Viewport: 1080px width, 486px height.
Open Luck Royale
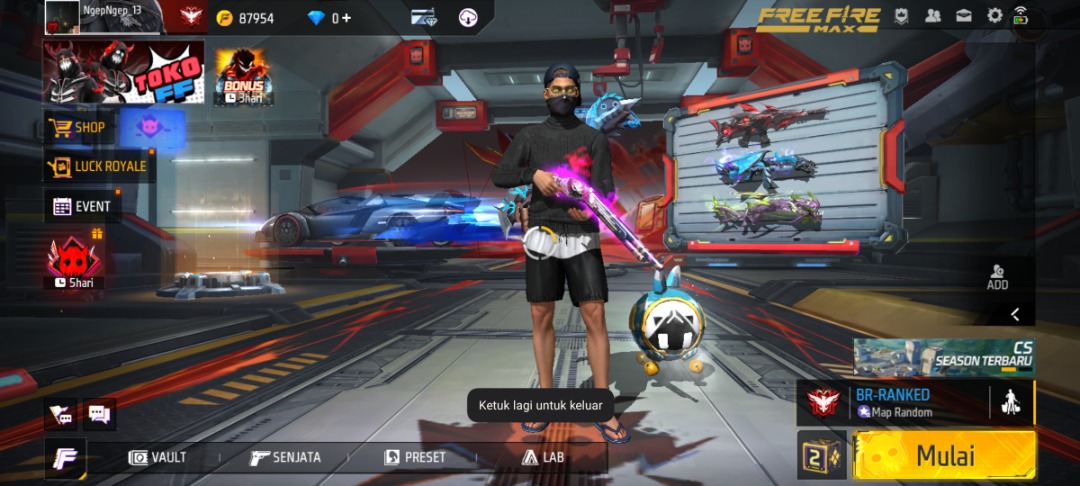pos(100,166)
